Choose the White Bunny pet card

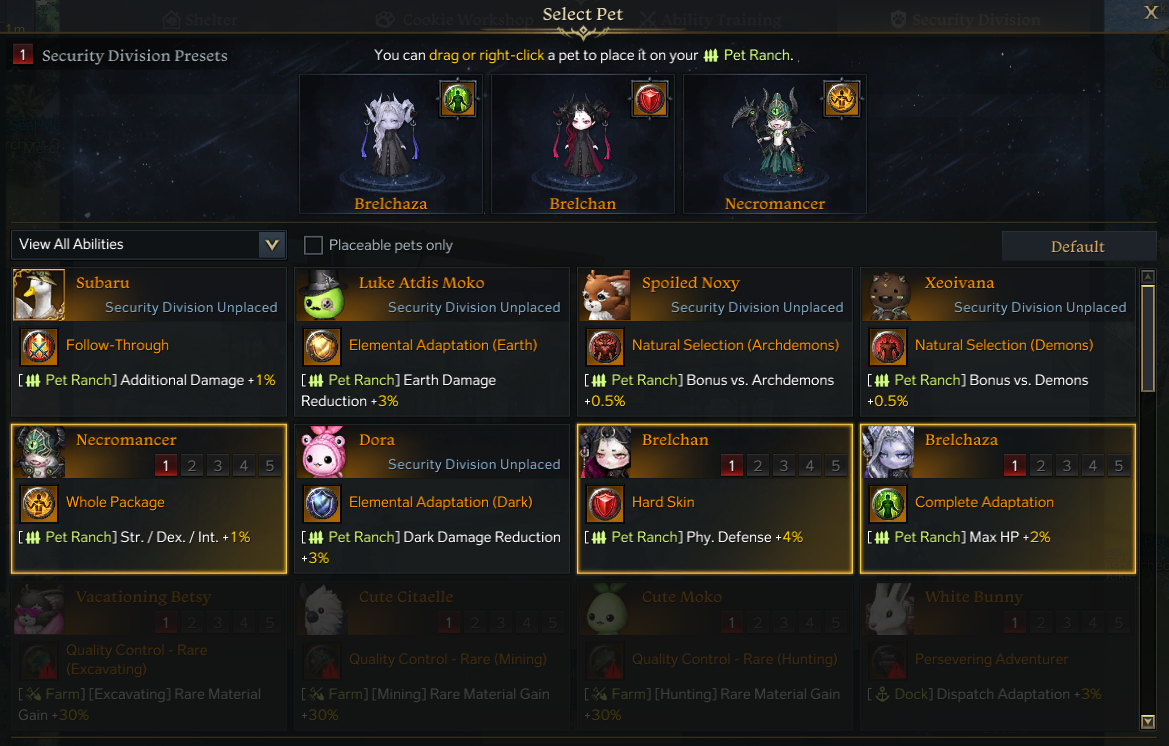tap(997, 655)
